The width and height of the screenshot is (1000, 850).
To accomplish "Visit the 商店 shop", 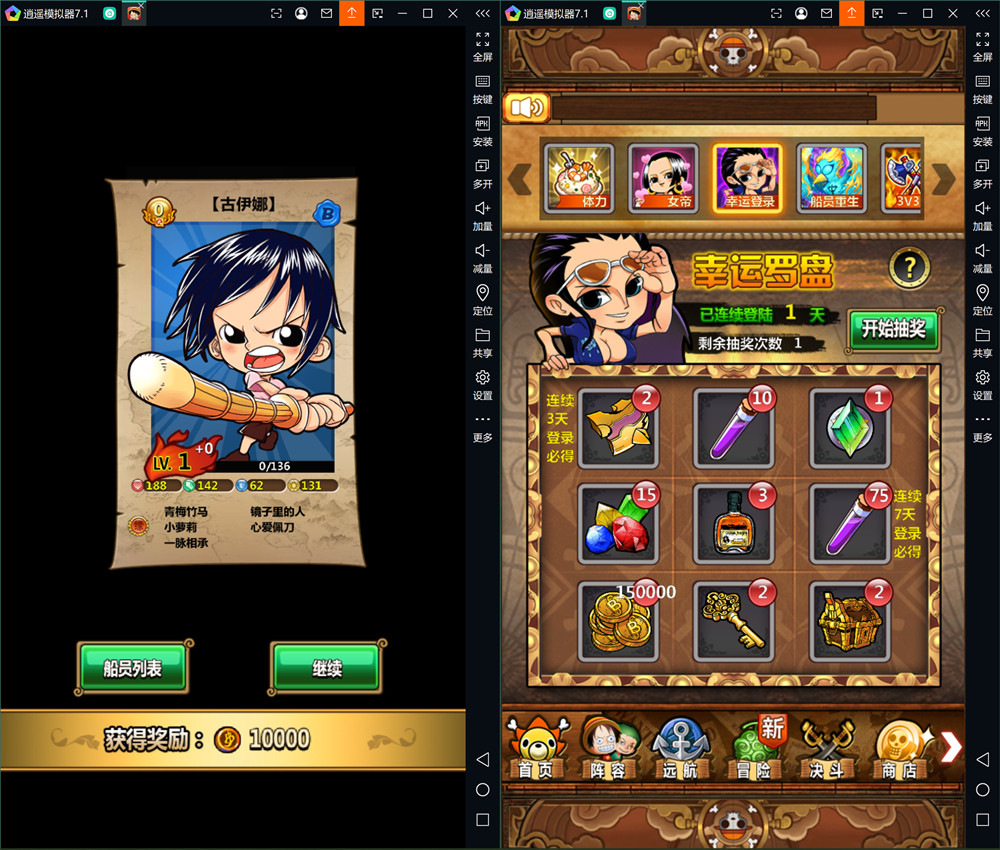I will [x=898, y=750].
